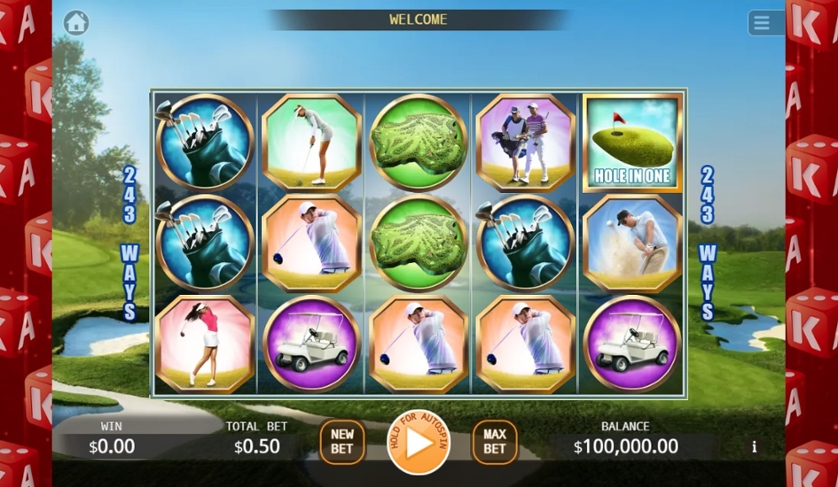Choose a New Bet amount
The height and width of the screenshot is (487, 838).
click(342, 442)
